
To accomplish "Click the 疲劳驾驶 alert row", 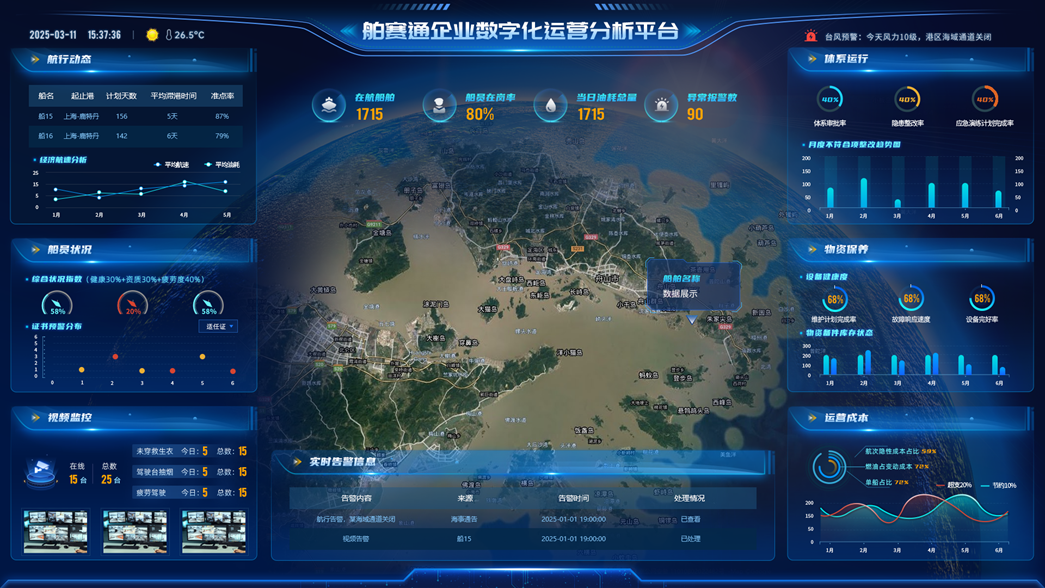I will click(x=190, y=492).
